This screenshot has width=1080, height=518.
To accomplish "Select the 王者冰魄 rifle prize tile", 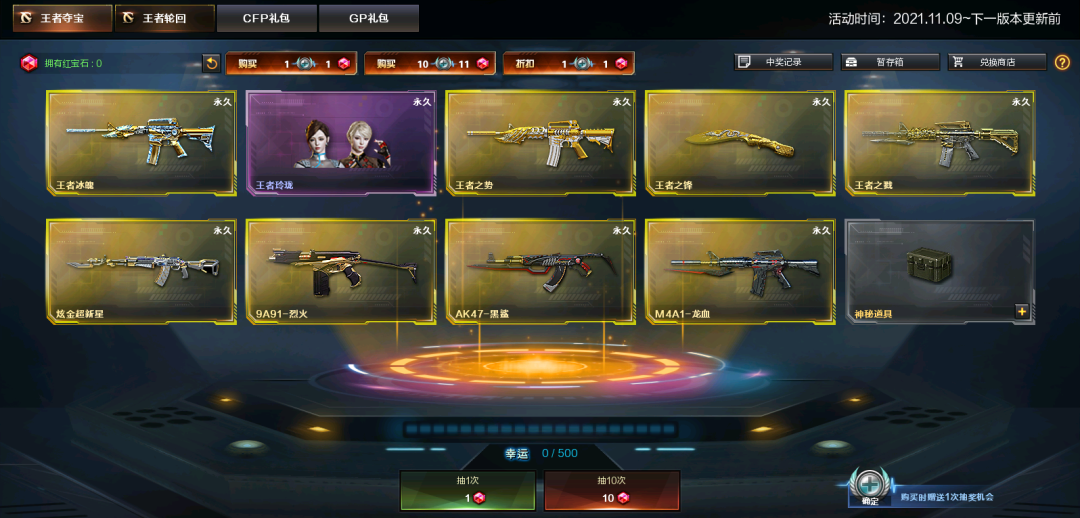I will coord(141,142).
